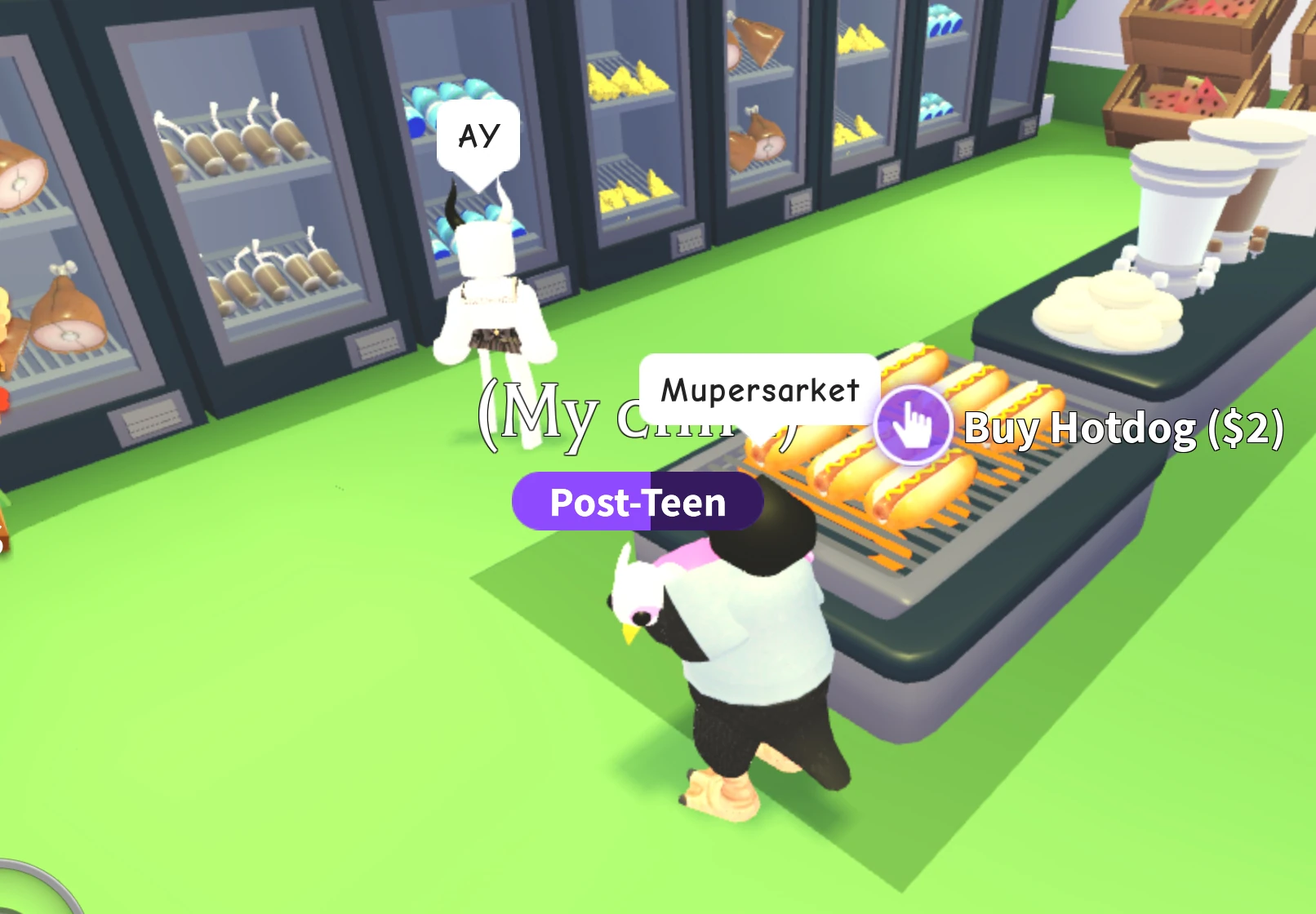The image size is (1316, 914).
Task: Click the purple hand cursor icon
Action: [x=912, y=424]
